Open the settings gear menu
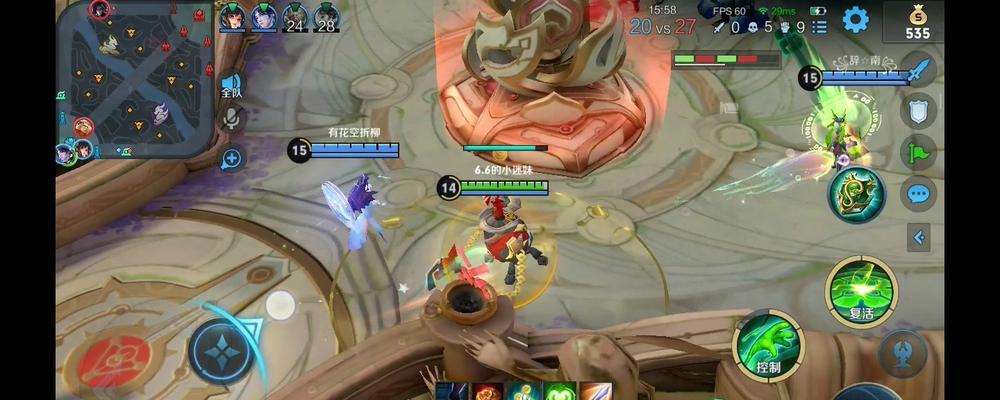This screenshot has height=400, width=1000. click(855, 19)
